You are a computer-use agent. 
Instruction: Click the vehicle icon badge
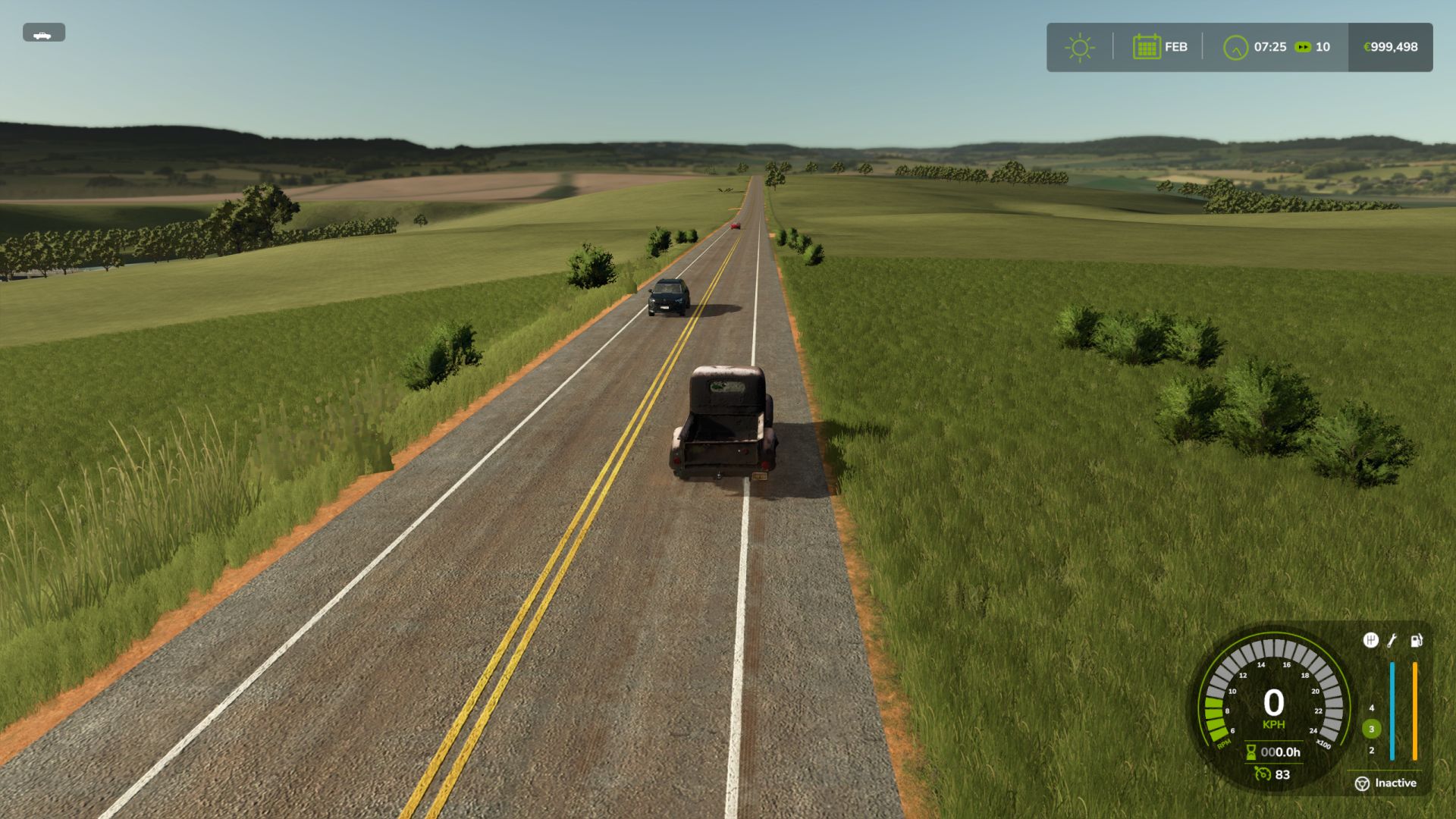coord(43,33)
